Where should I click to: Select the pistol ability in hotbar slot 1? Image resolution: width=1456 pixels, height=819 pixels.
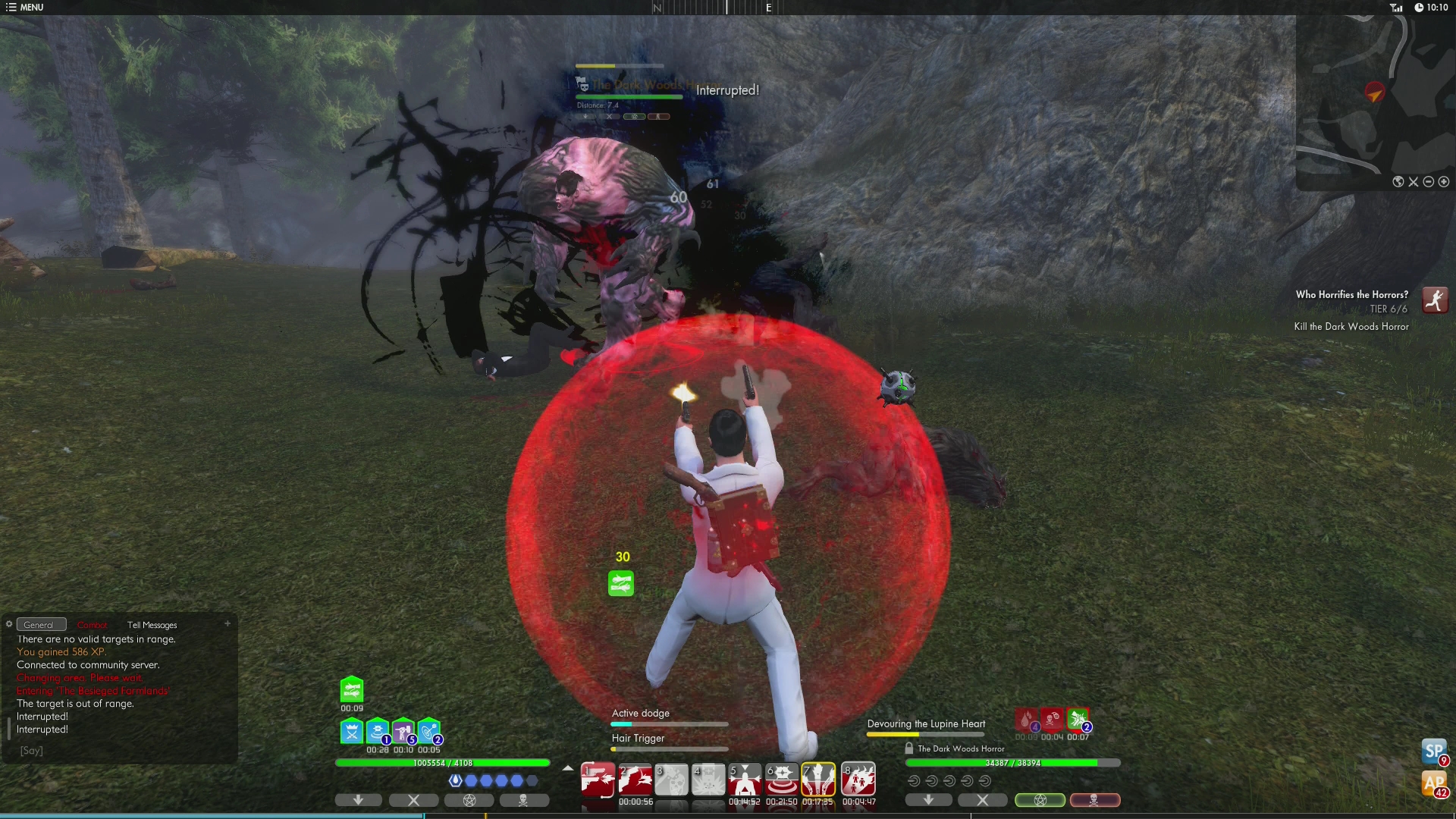598,778
